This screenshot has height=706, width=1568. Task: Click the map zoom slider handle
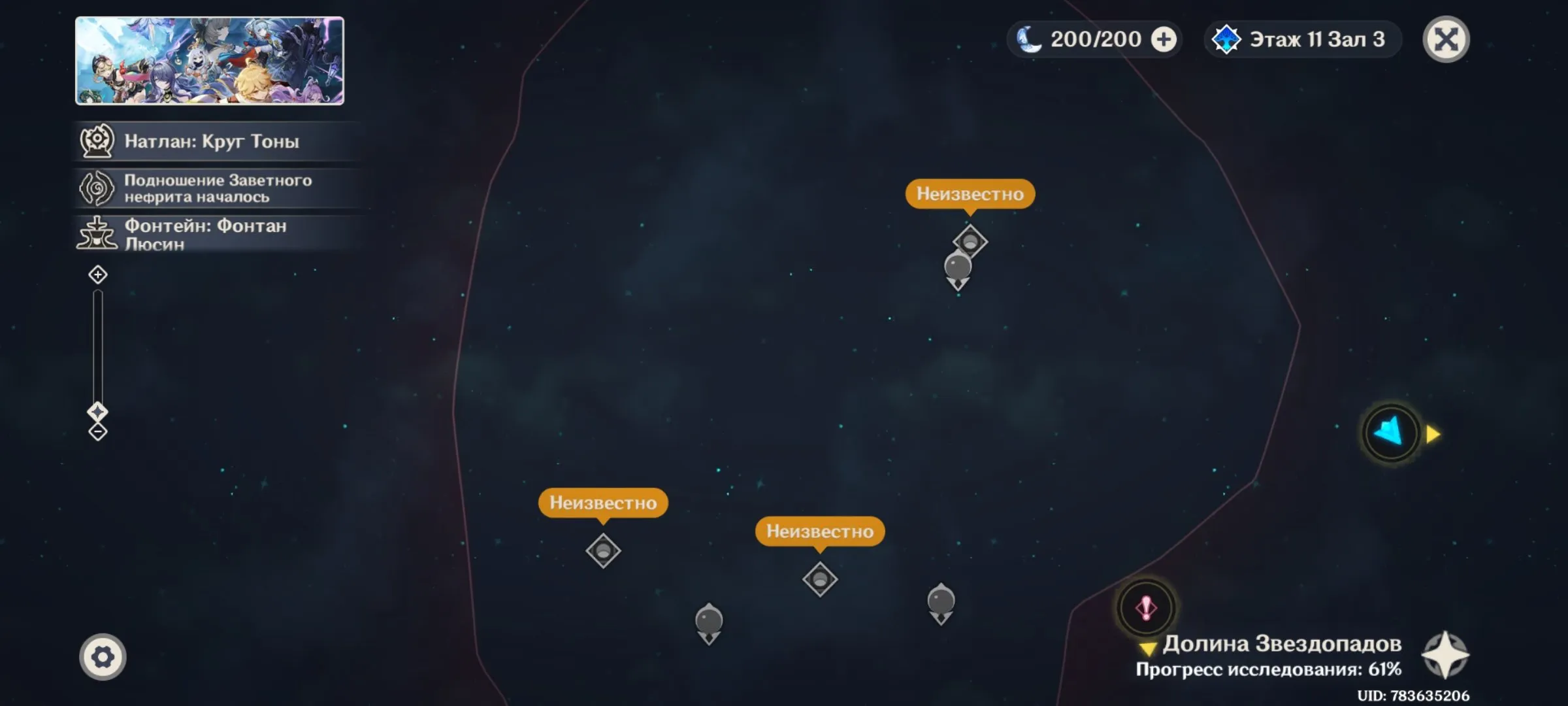coord(98,412)
